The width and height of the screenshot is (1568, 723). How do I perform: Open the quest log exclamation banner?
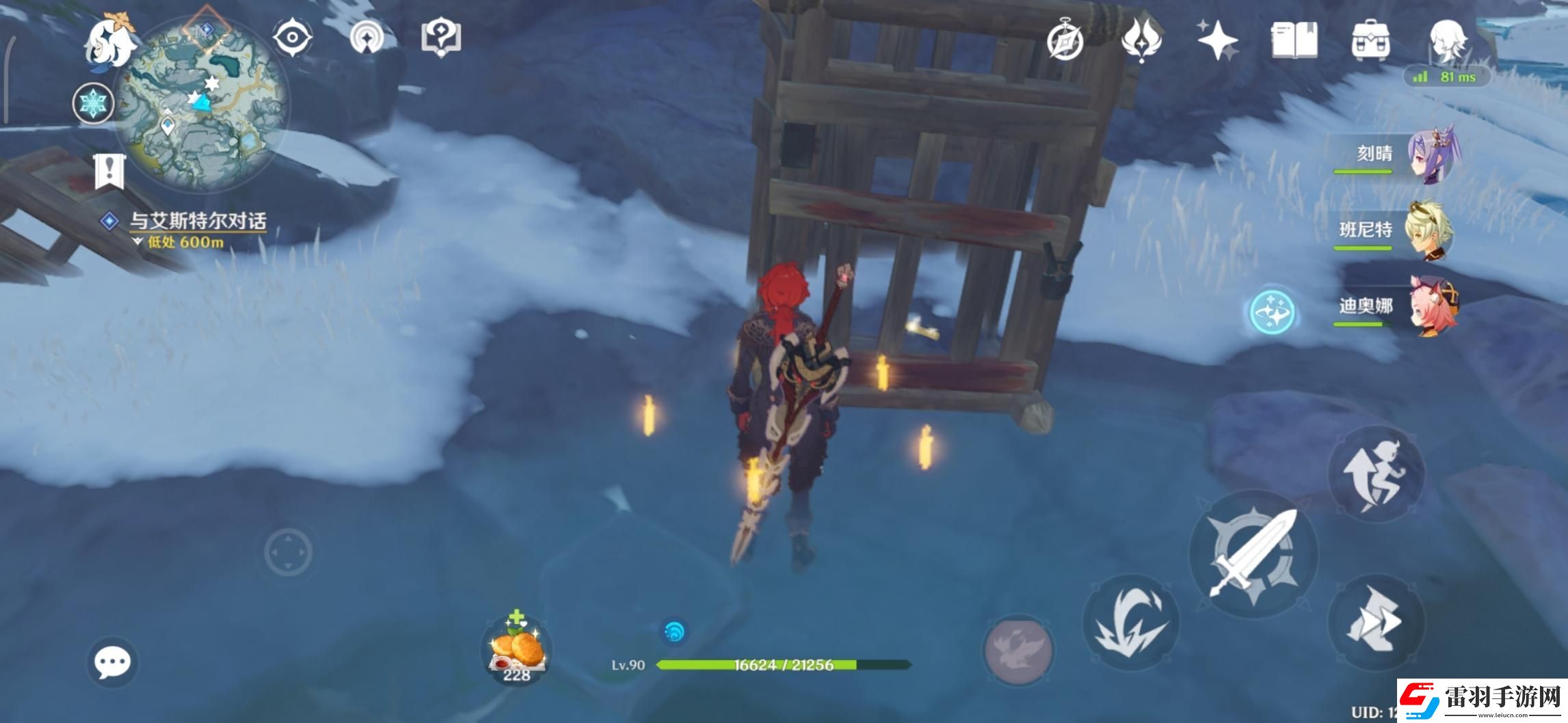tap(109, 171)
